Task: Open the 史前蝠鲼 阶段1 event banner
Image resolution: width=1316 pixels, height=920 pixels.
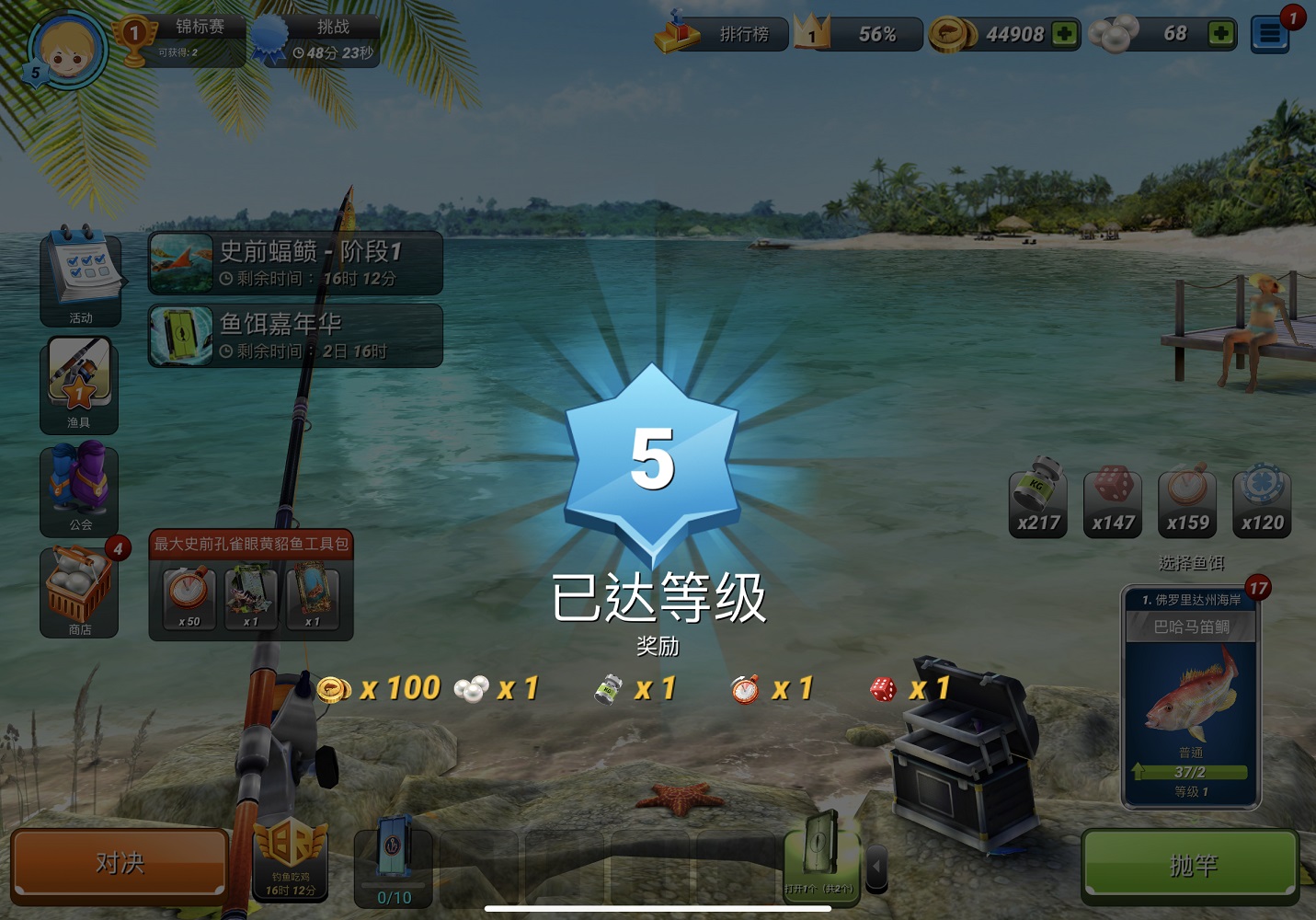Action: pos(294,262)
